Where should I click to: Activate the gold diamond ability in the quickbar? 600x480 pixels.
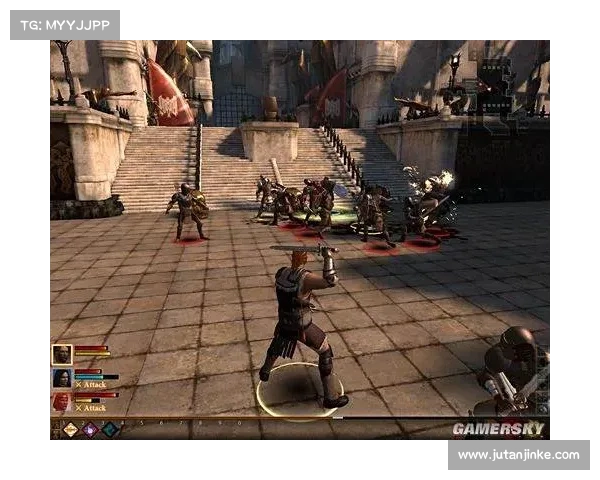point(71,429)
